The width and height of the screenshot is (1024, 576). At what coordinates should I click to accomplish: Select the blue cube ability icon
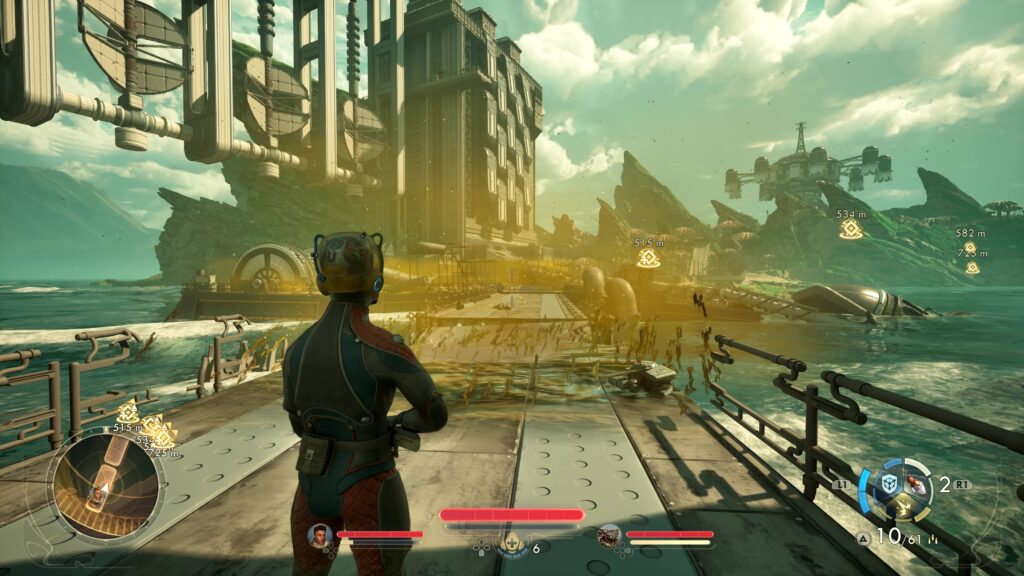887,483
